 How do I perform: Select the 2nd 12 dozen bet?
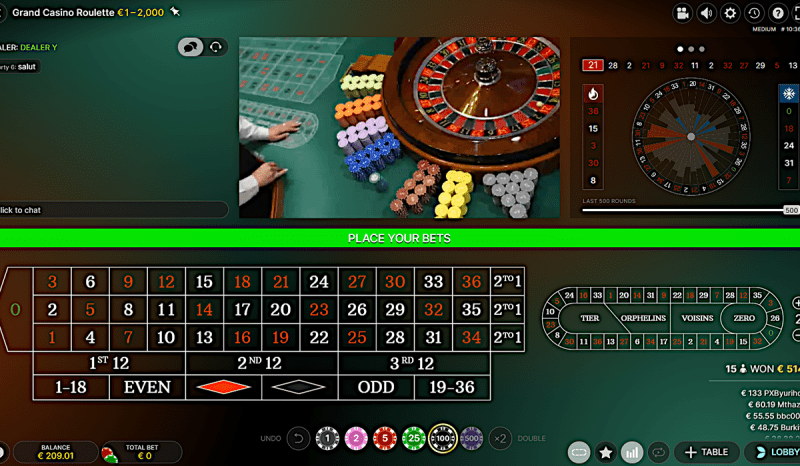point(261,362)
